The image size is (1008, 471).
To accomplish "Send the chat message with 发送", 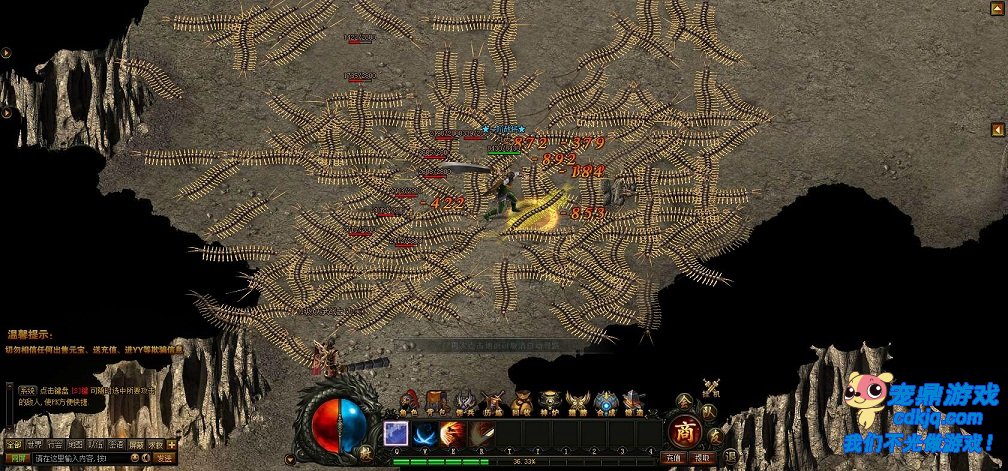I will [x=164, y=458].
